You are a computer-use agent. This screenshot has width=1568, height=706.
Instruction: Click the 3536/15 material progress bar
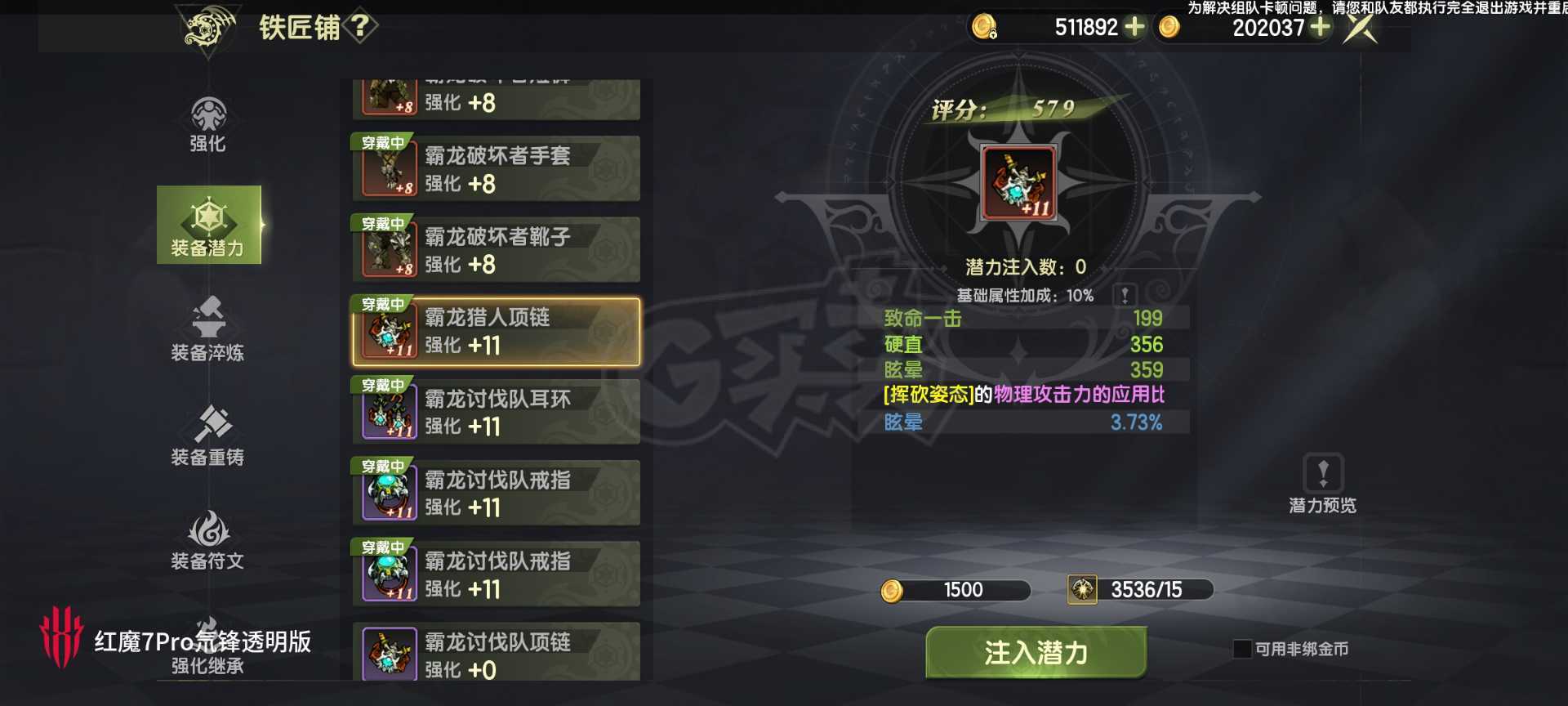click(1141, 590)
